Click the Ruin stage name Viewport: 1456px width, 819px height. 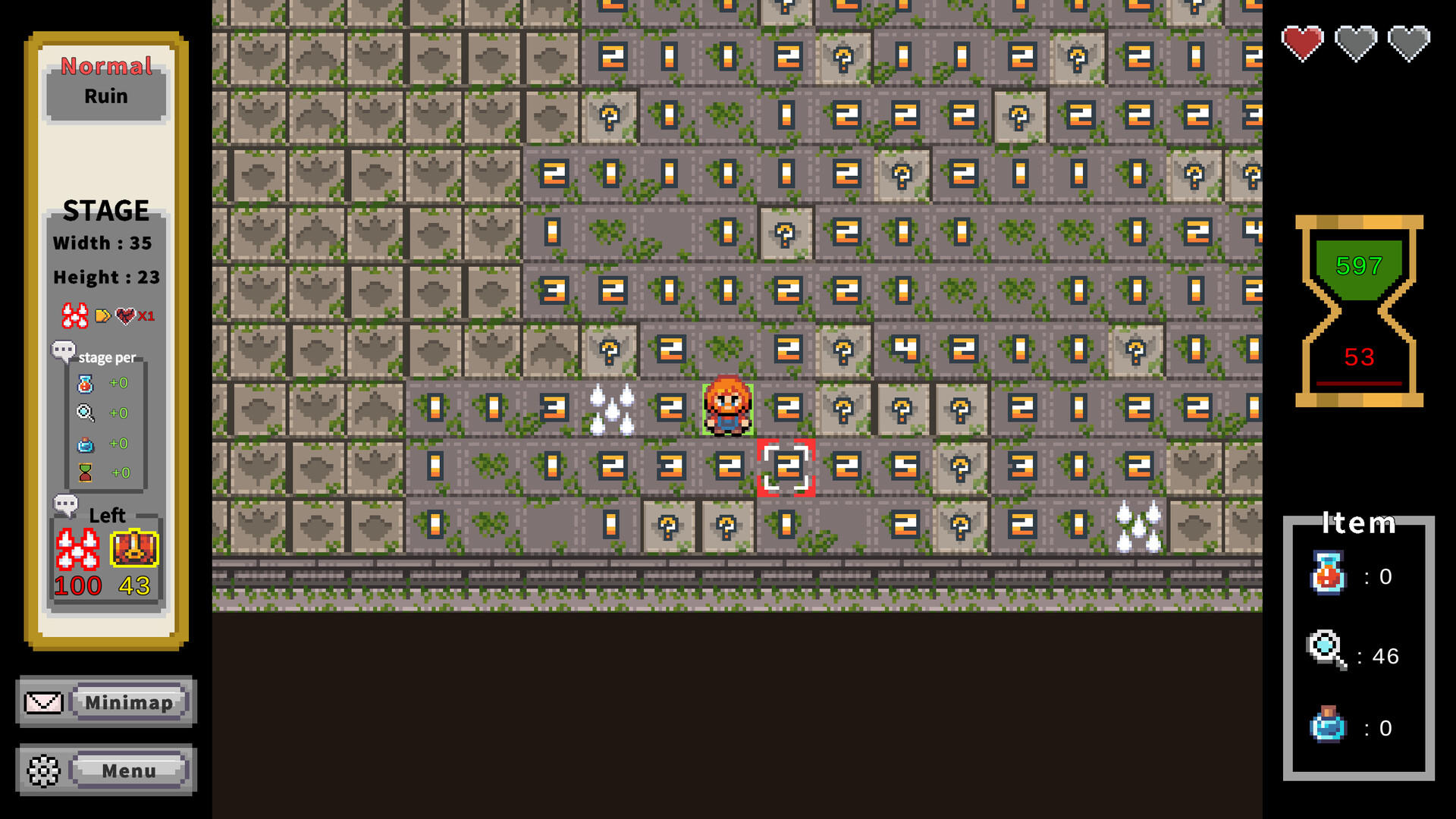point(105,96)
